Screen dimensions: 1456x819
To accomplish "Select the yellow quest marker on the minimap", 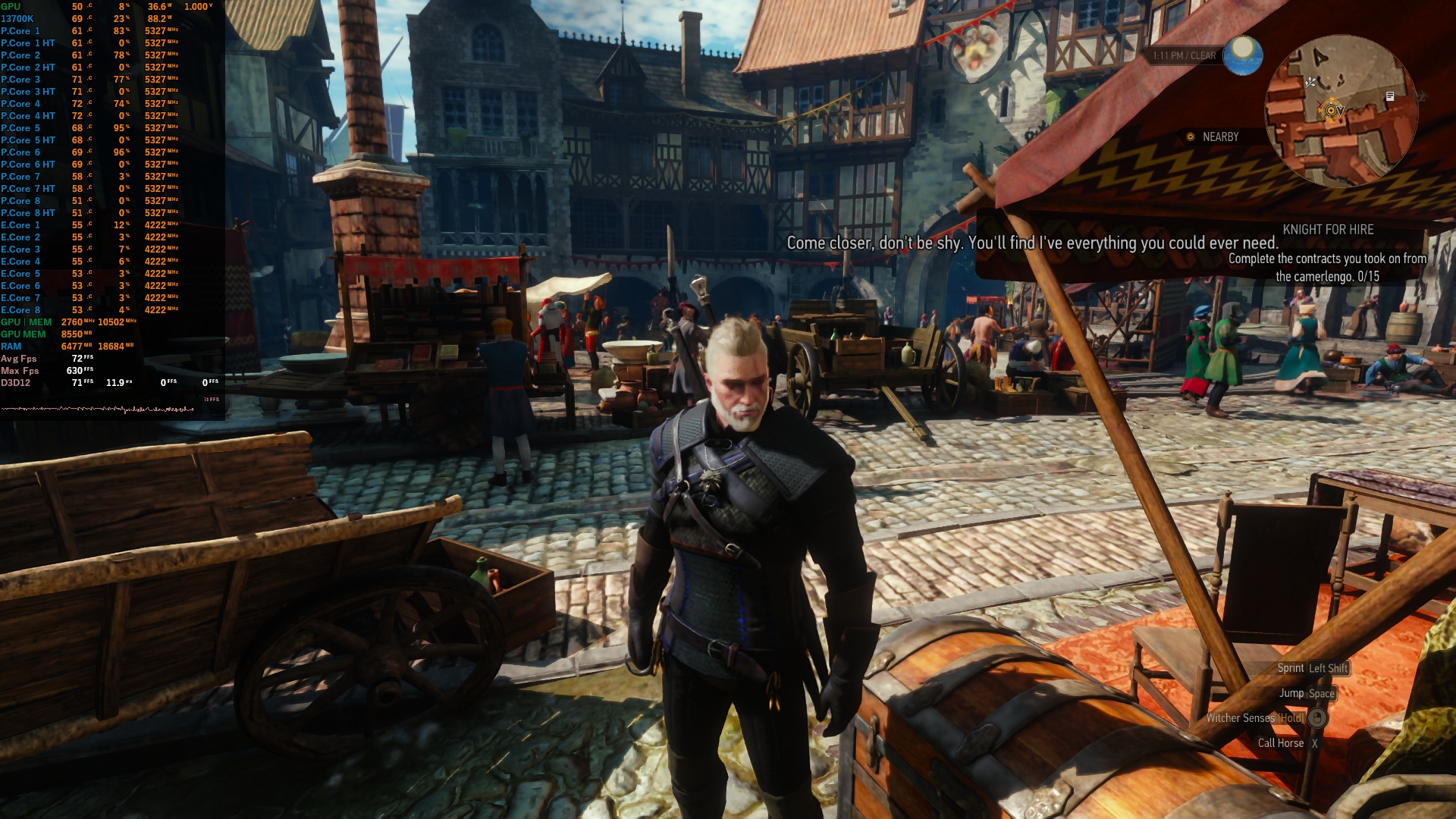I will point(1332,111).
